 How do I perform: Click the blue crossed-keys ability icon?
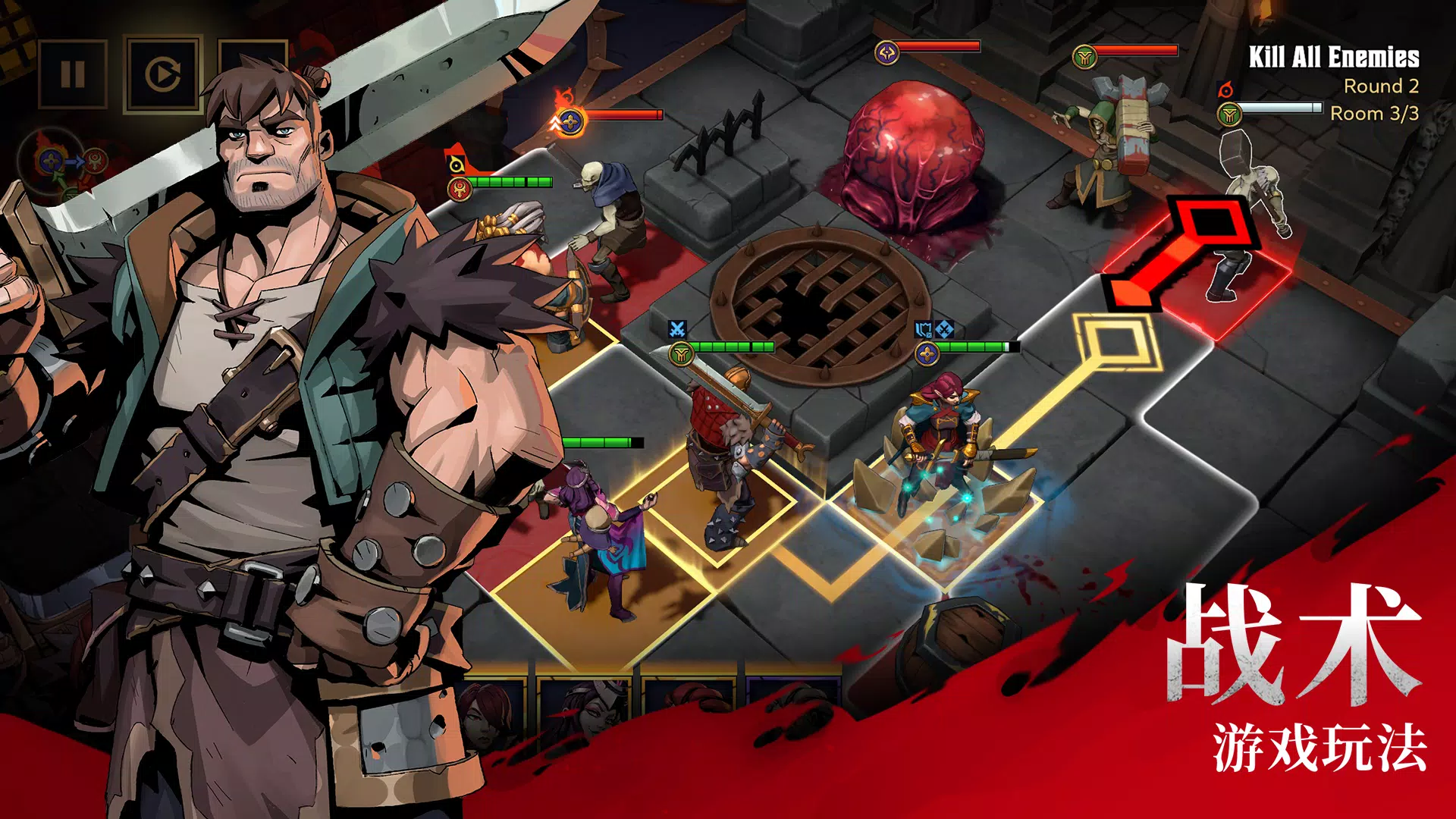[x=945, y=329]
